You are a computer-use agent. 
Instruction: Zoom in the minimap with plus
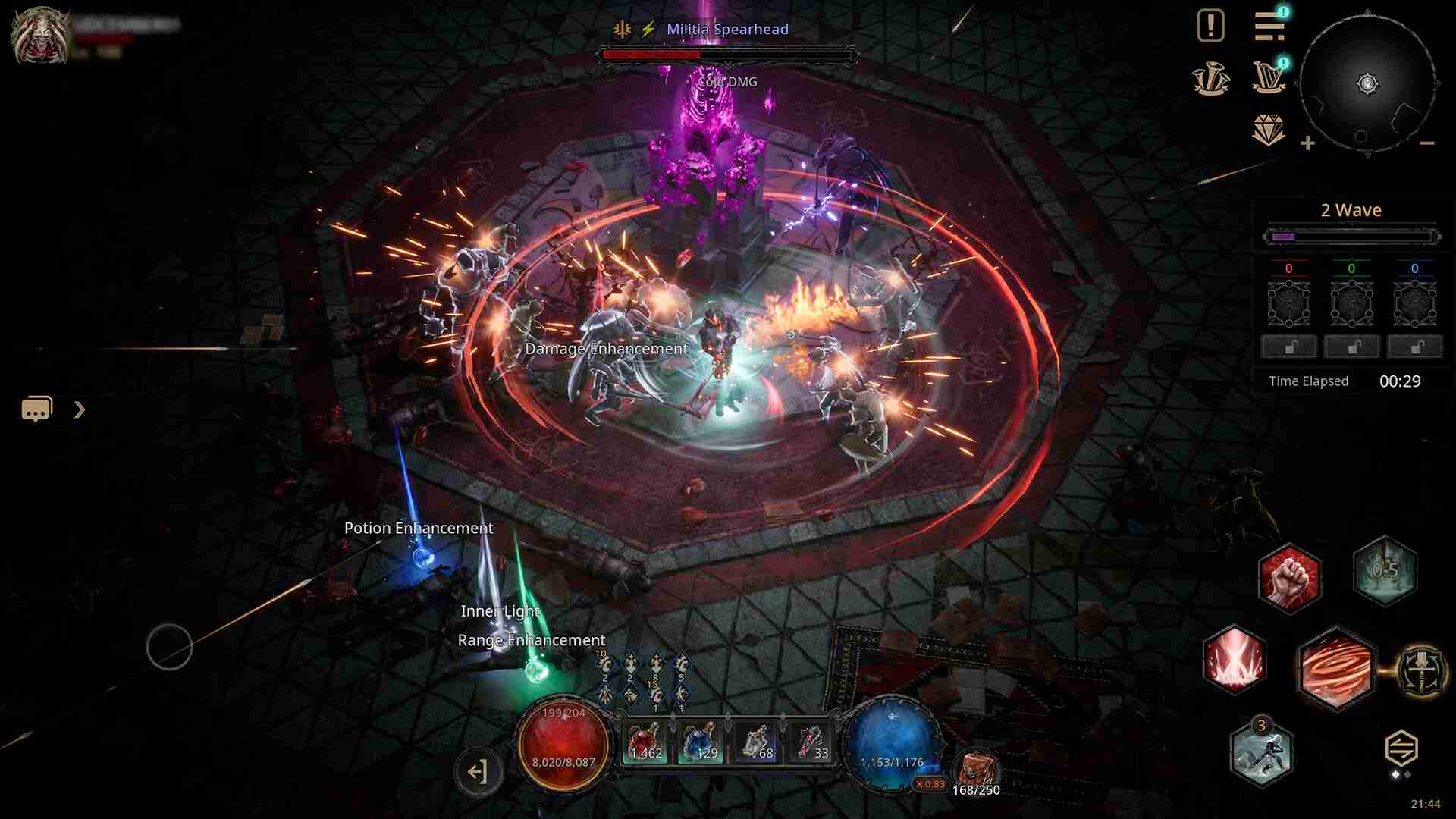[1307, 143]
